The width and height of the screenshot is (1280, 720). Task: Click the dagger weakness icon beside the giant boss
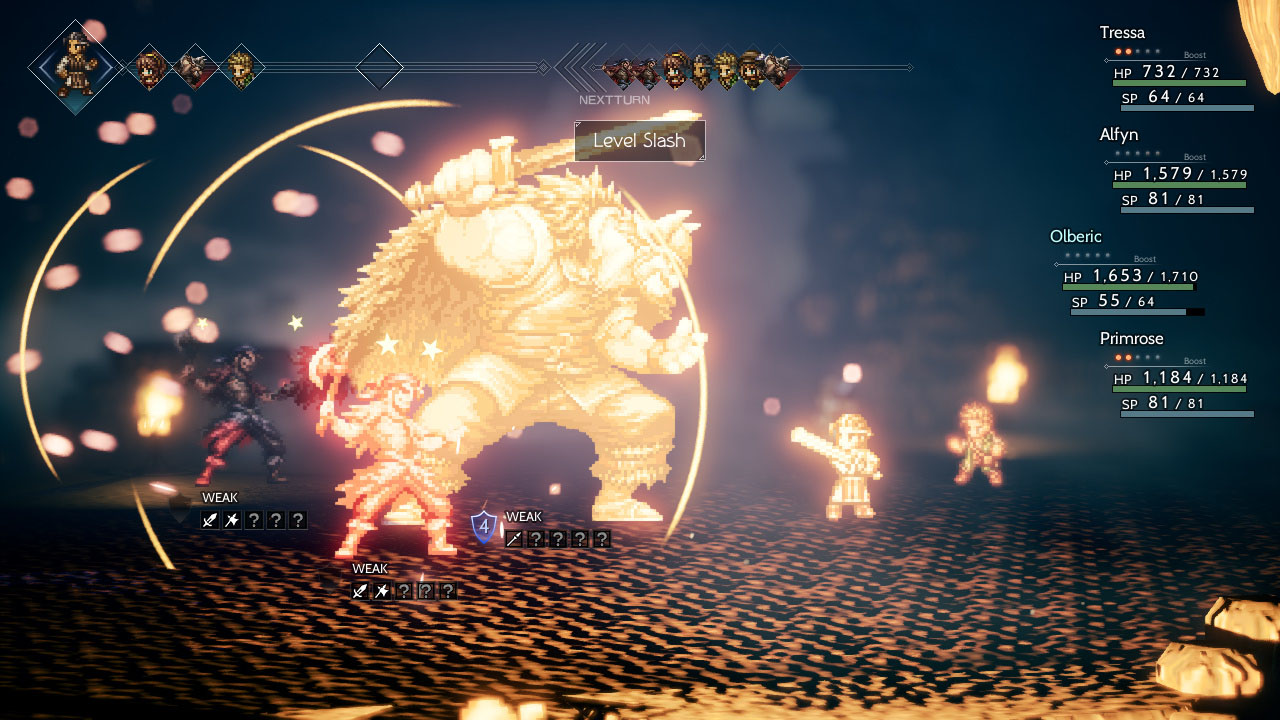click(513, 538)
